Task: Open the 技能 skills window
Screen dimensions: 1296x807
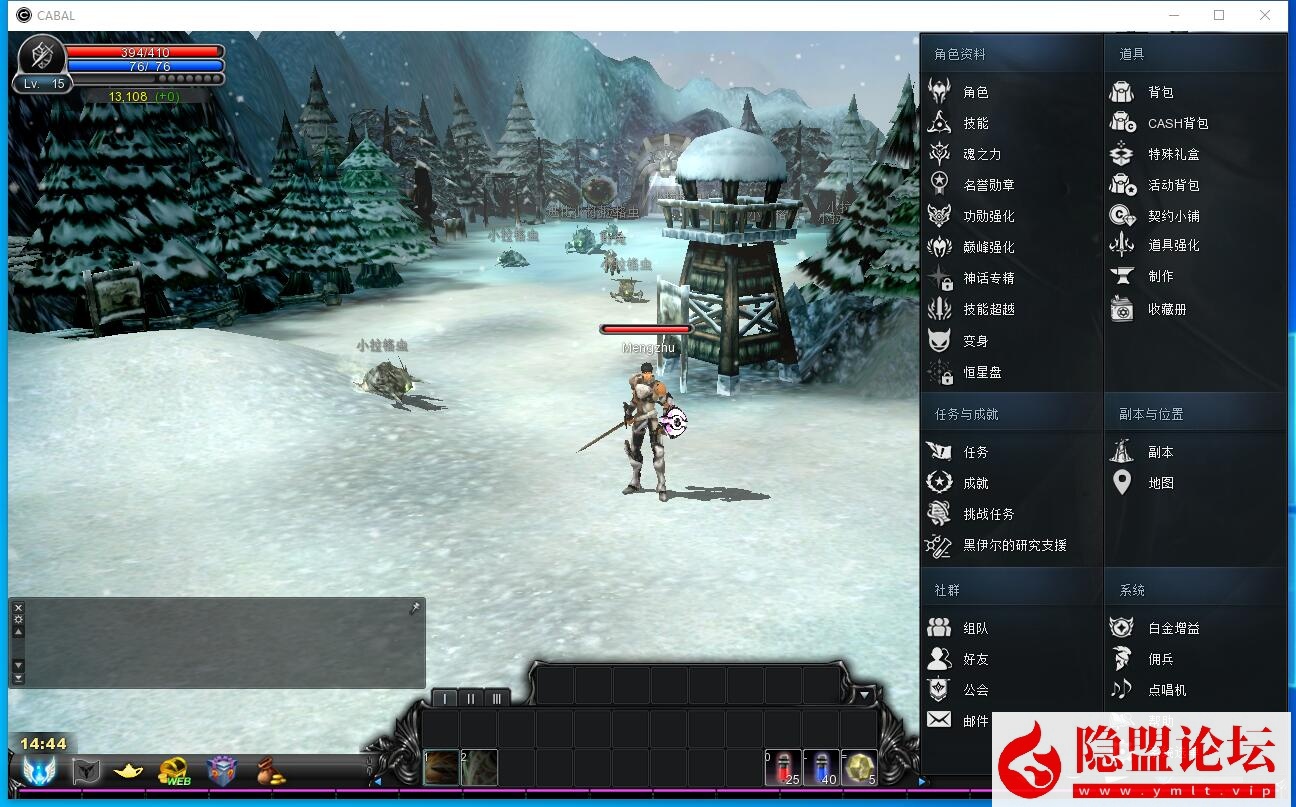Action: click(x=975, y=122)
